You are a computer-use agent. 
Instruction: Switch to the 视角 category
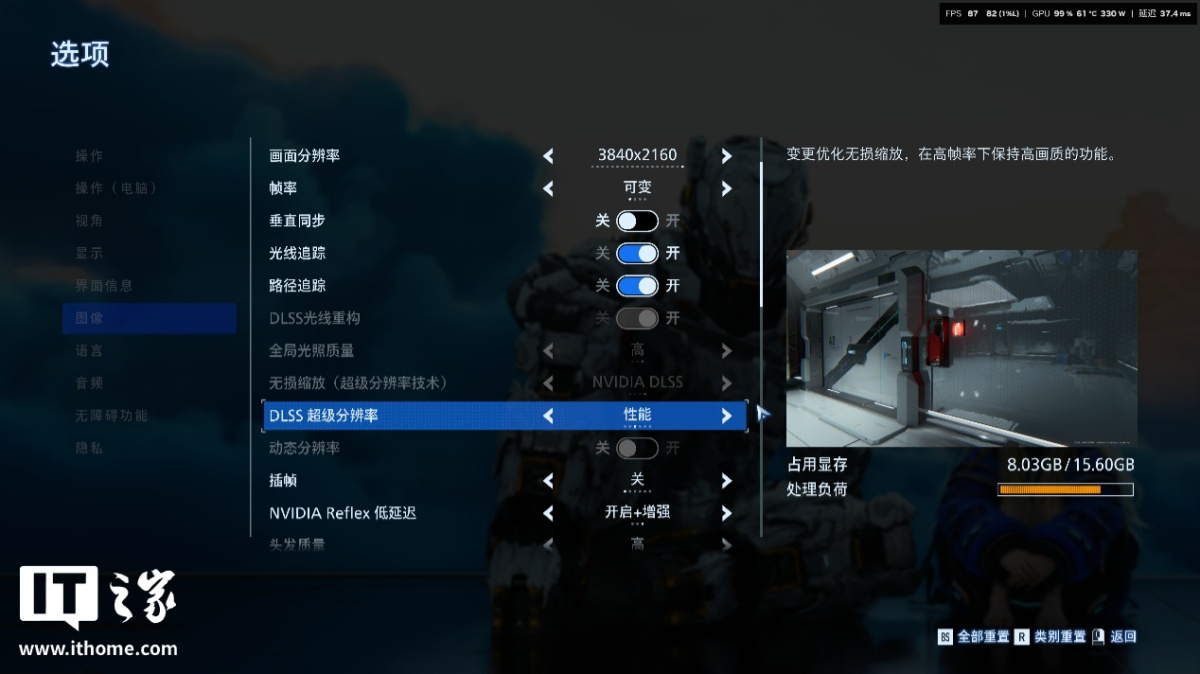(x=89, y=221)
